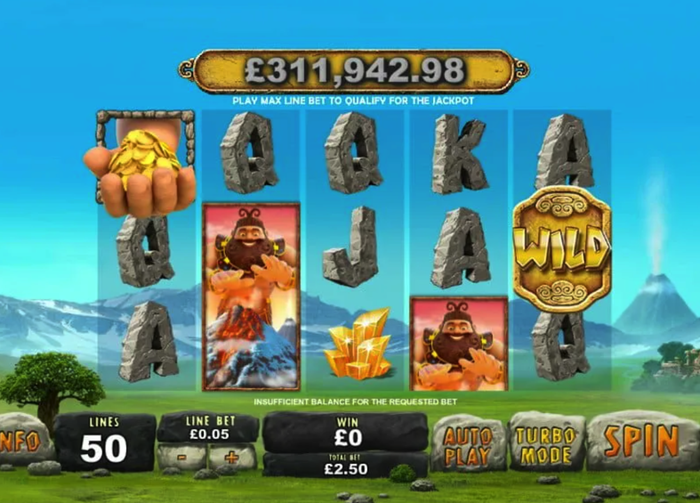Open the Auto Play options
The image size is (700, 503).
pyautogui.click(x=468, y=442)
